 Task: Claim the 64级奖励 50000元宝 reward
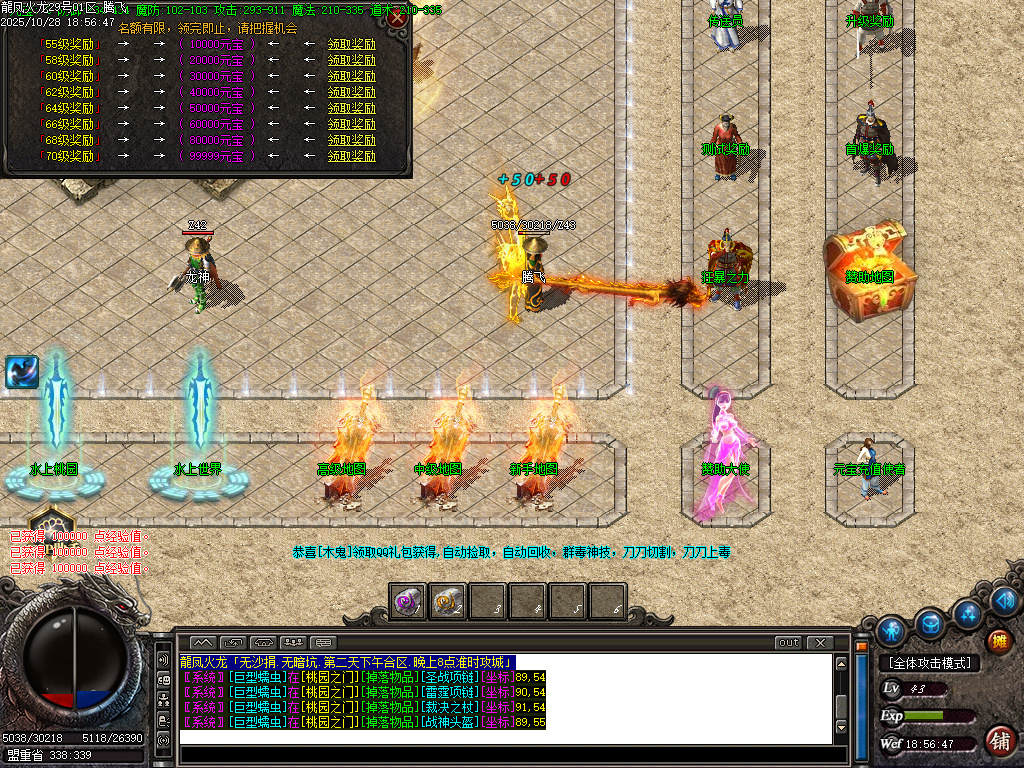[352, 108]
